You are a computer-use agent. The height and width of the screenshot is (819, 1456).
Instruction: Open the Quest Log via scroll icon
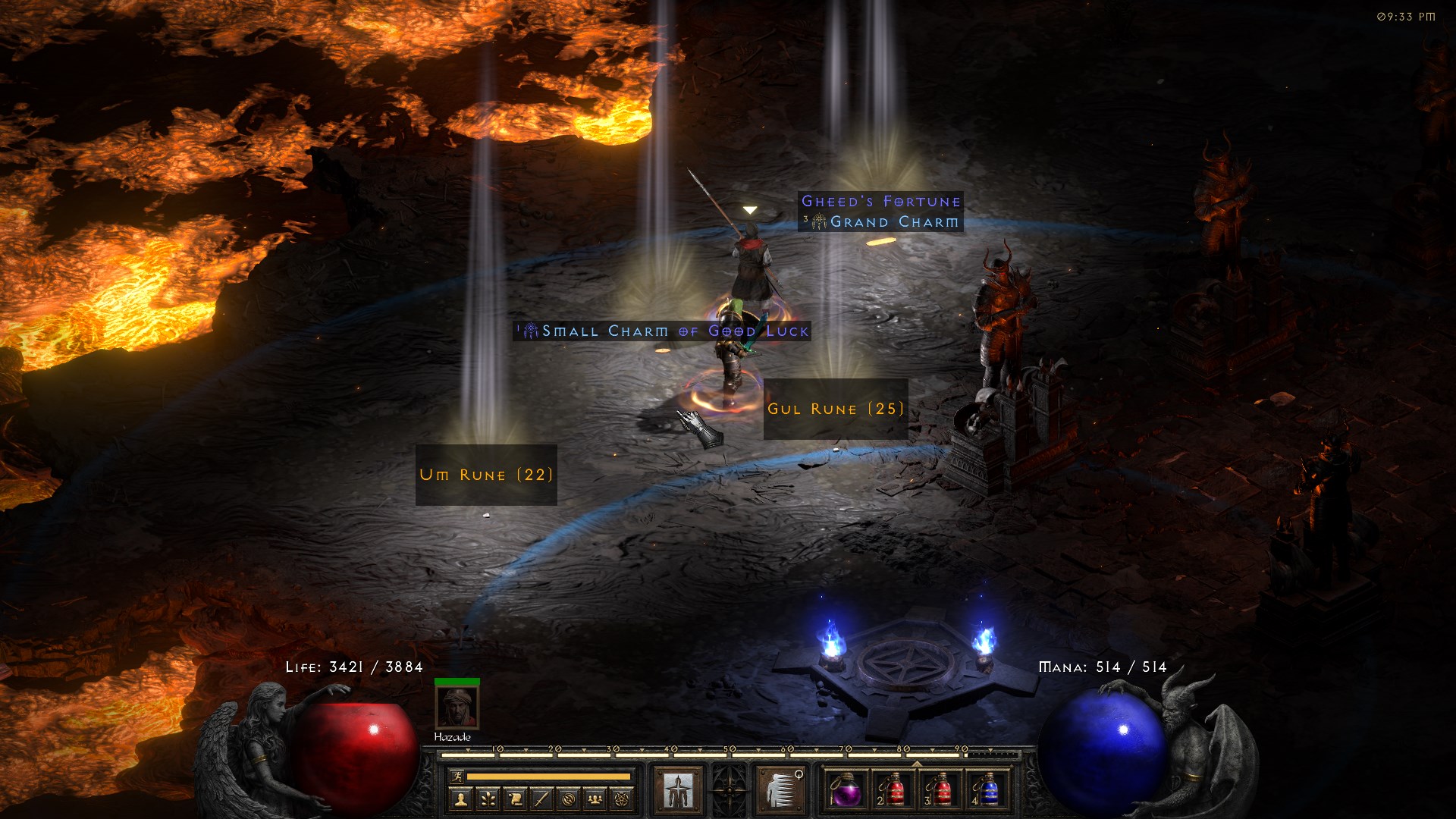(x=517, y=798)
